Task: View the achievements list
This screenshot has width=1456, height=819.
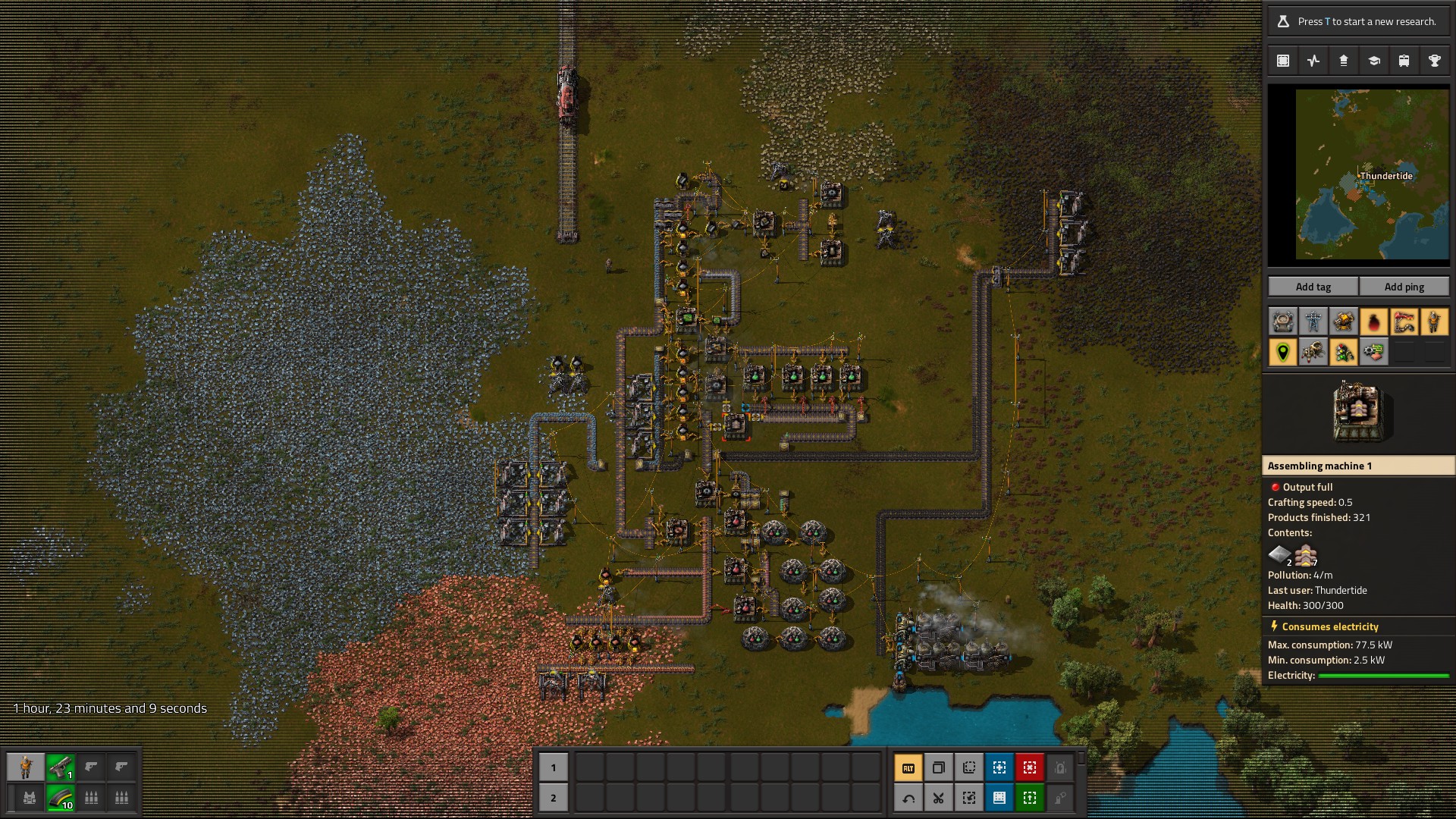Action: coord(1434,60)
